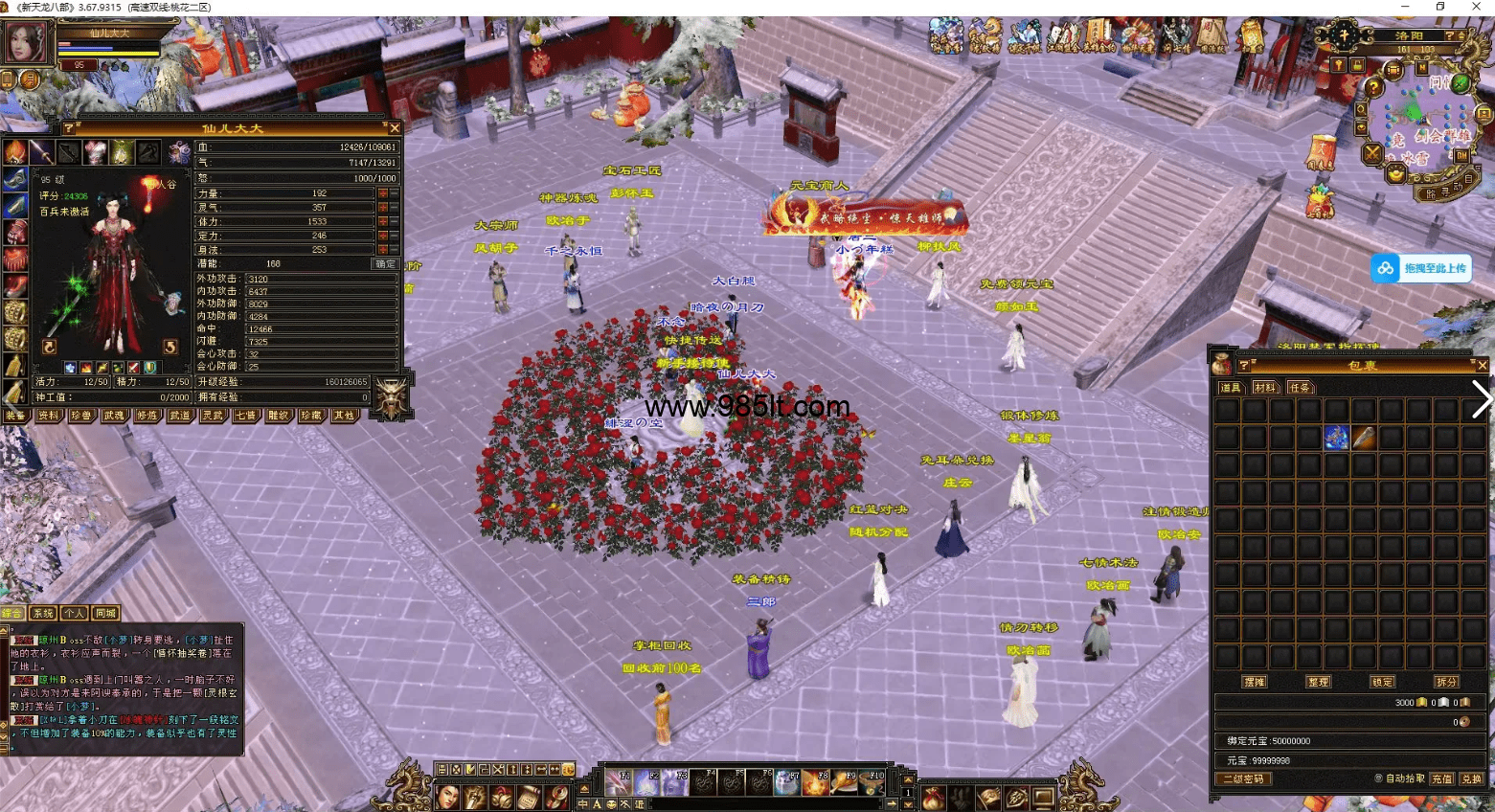The image size is (1495, 812).
Task: Open the 任务 bag tab
Action: [1299, 388]
